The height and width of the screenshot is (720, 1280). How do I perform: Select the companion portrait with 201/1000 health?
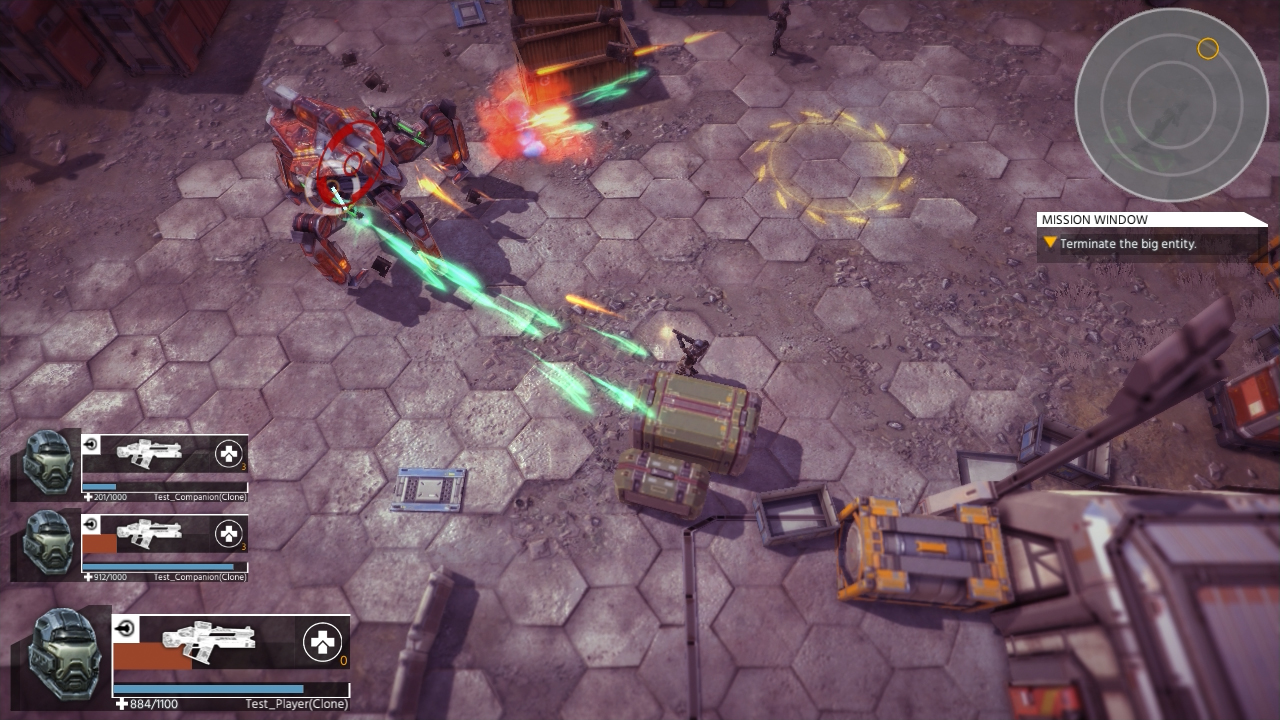coord(47,463)
